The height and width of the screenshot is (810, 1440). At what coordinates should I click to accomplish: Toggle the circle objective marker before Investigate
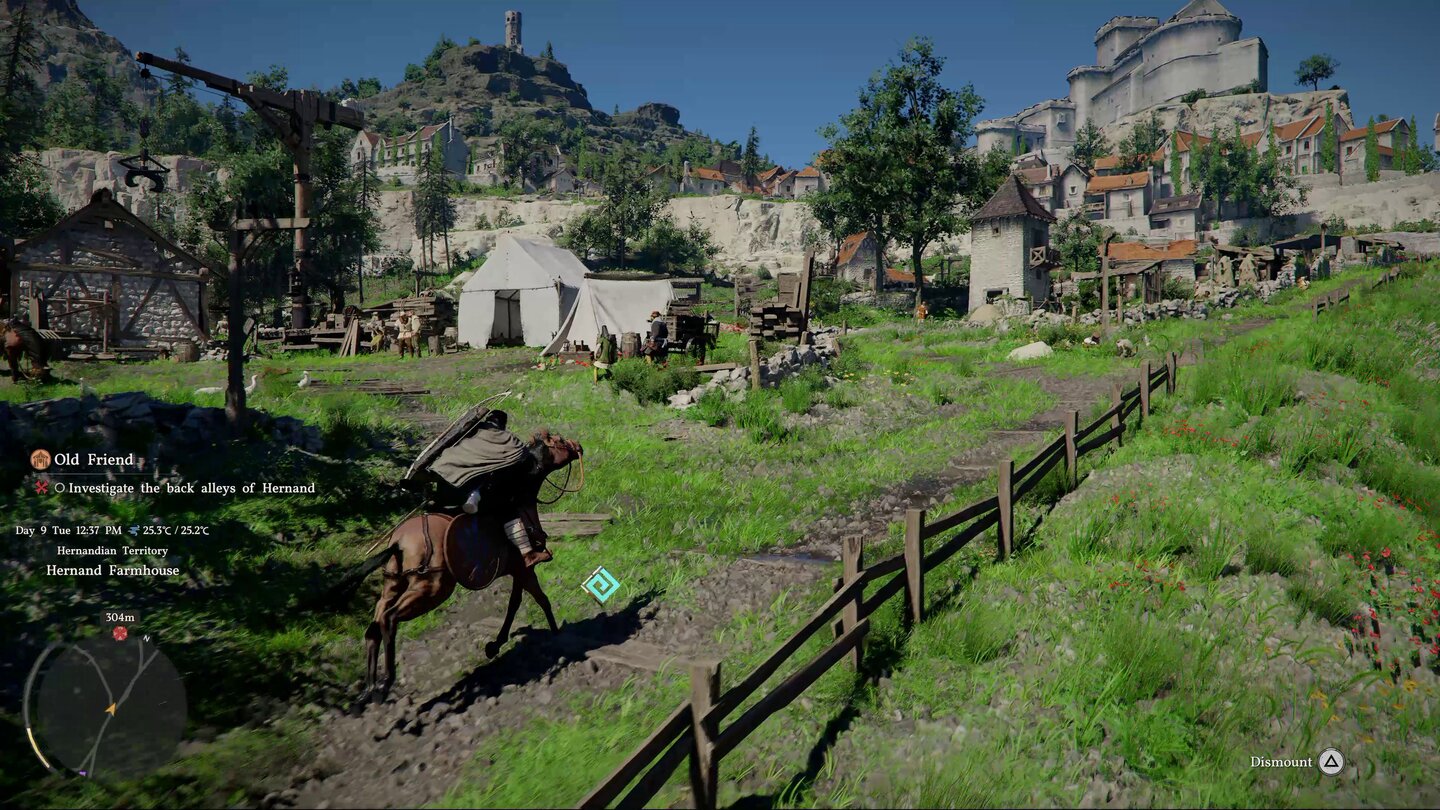(63, 488)
